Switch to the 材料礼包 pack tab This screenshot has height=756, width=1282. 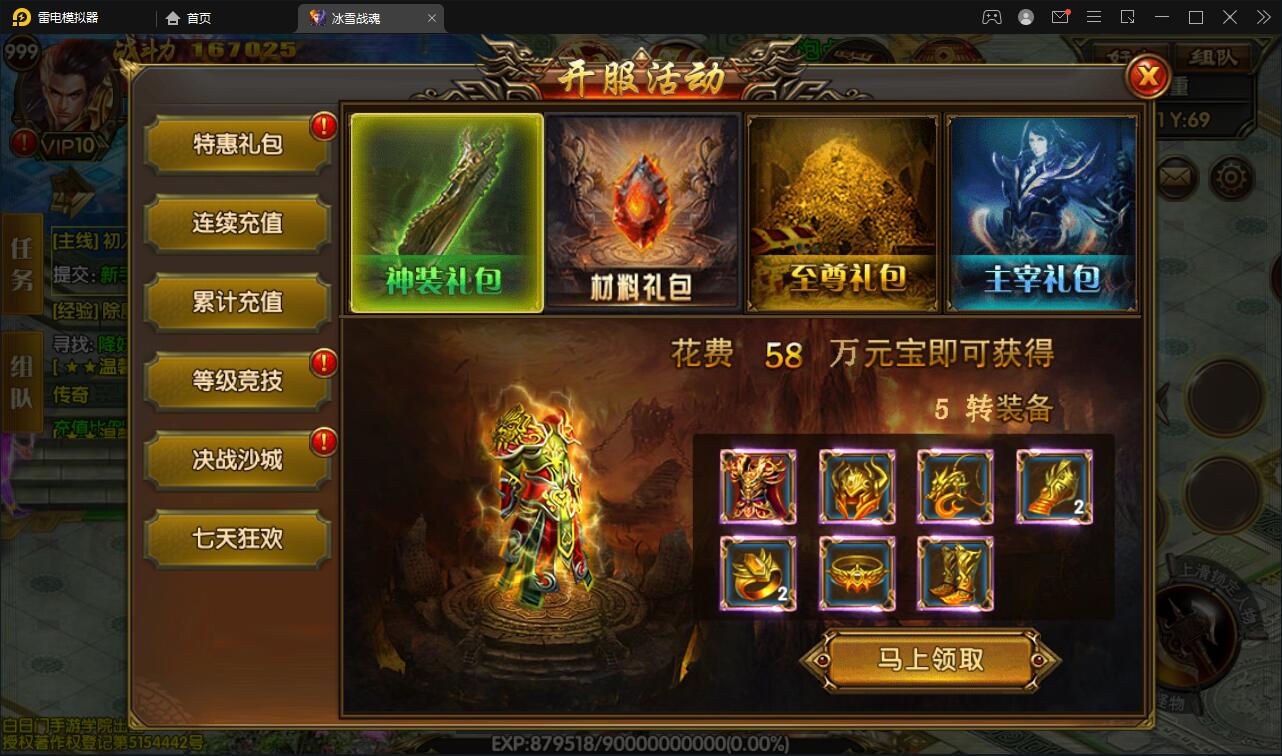pyautogui.click(x=643, y=211)
